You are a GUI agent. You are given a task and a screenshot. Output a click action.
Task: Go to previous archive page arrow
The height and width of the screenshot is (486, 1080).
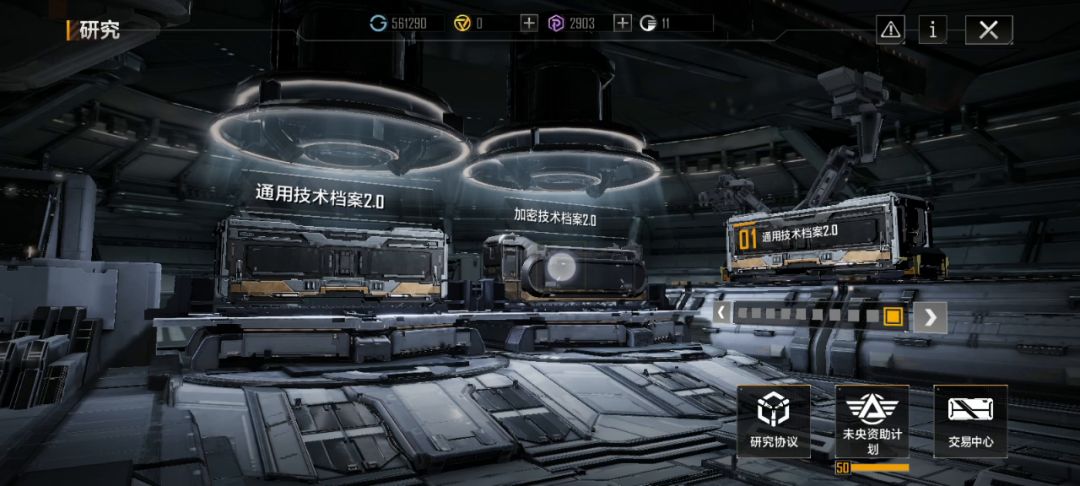point(722,314)
